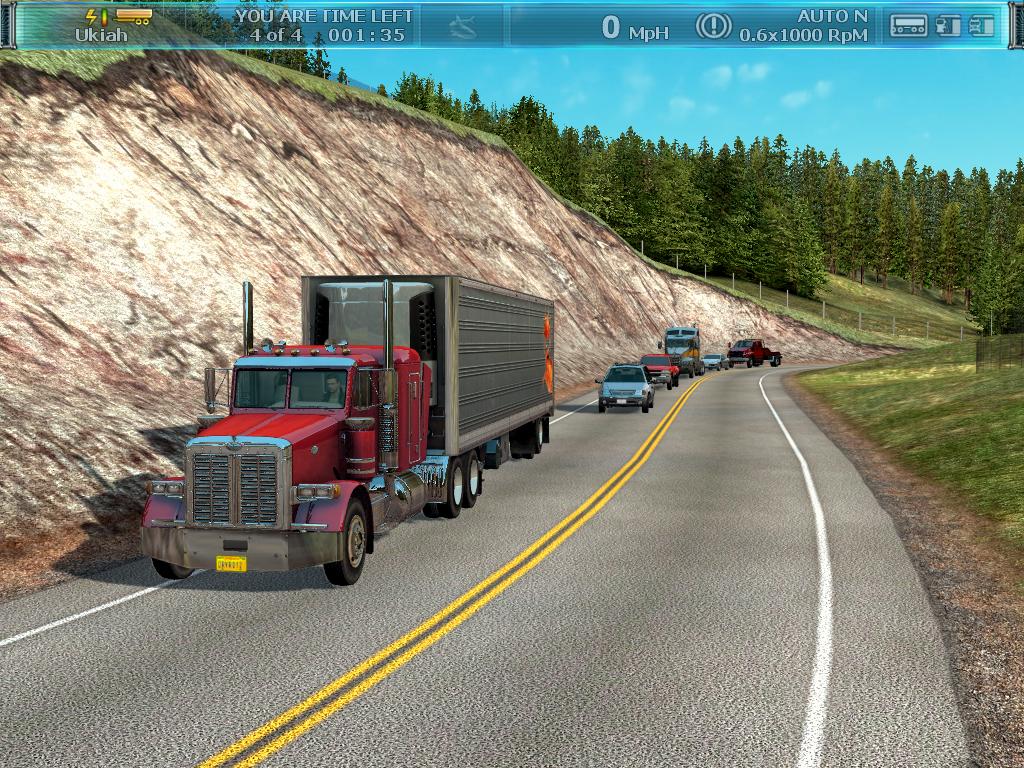Click the parking brake indicator
Screen dimensions: 1024x768
pyautogui.click(x=713, y=26)
